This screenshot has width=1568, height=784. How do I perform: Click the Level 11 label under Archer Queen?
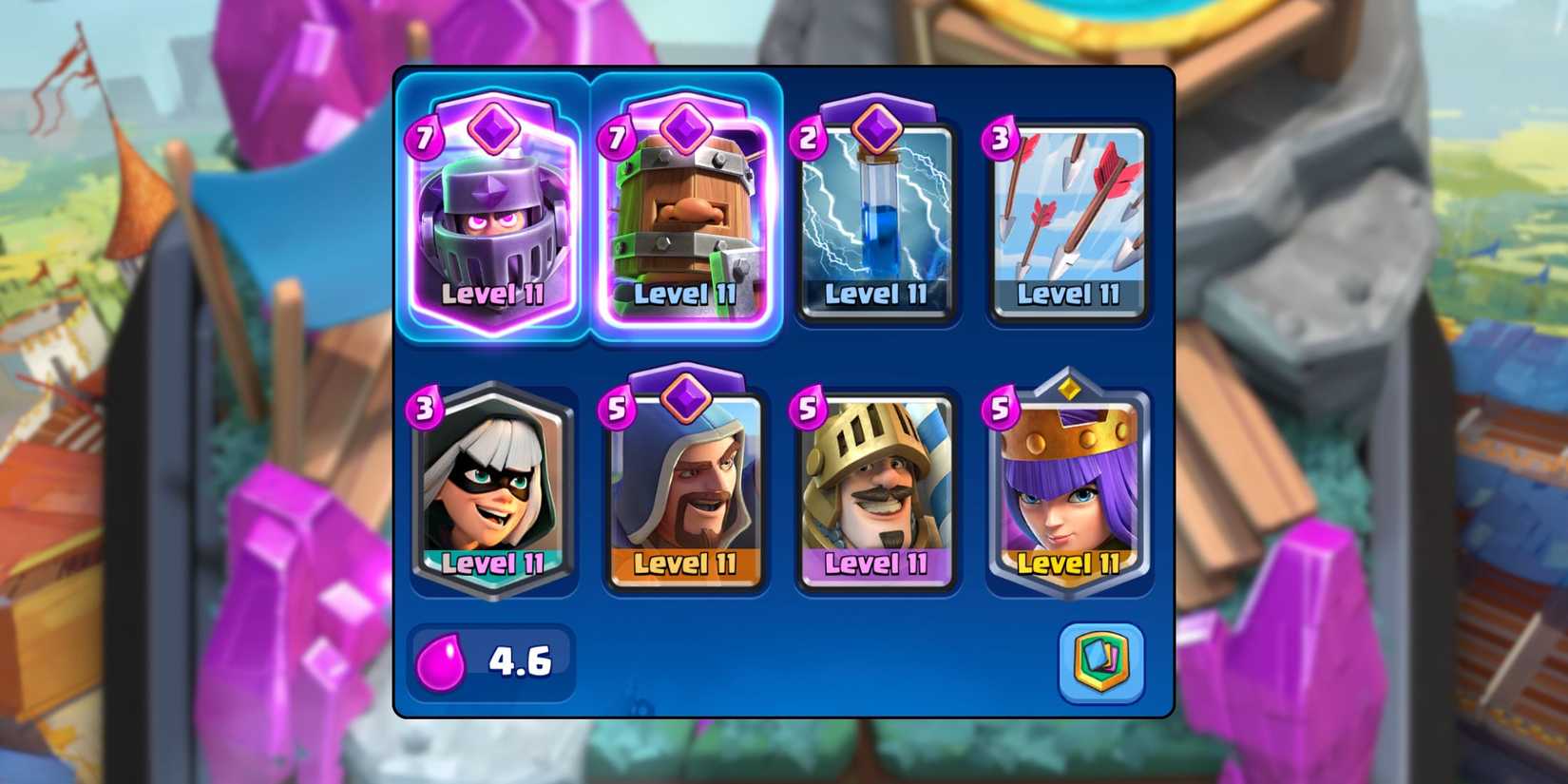click(1068, 564)
